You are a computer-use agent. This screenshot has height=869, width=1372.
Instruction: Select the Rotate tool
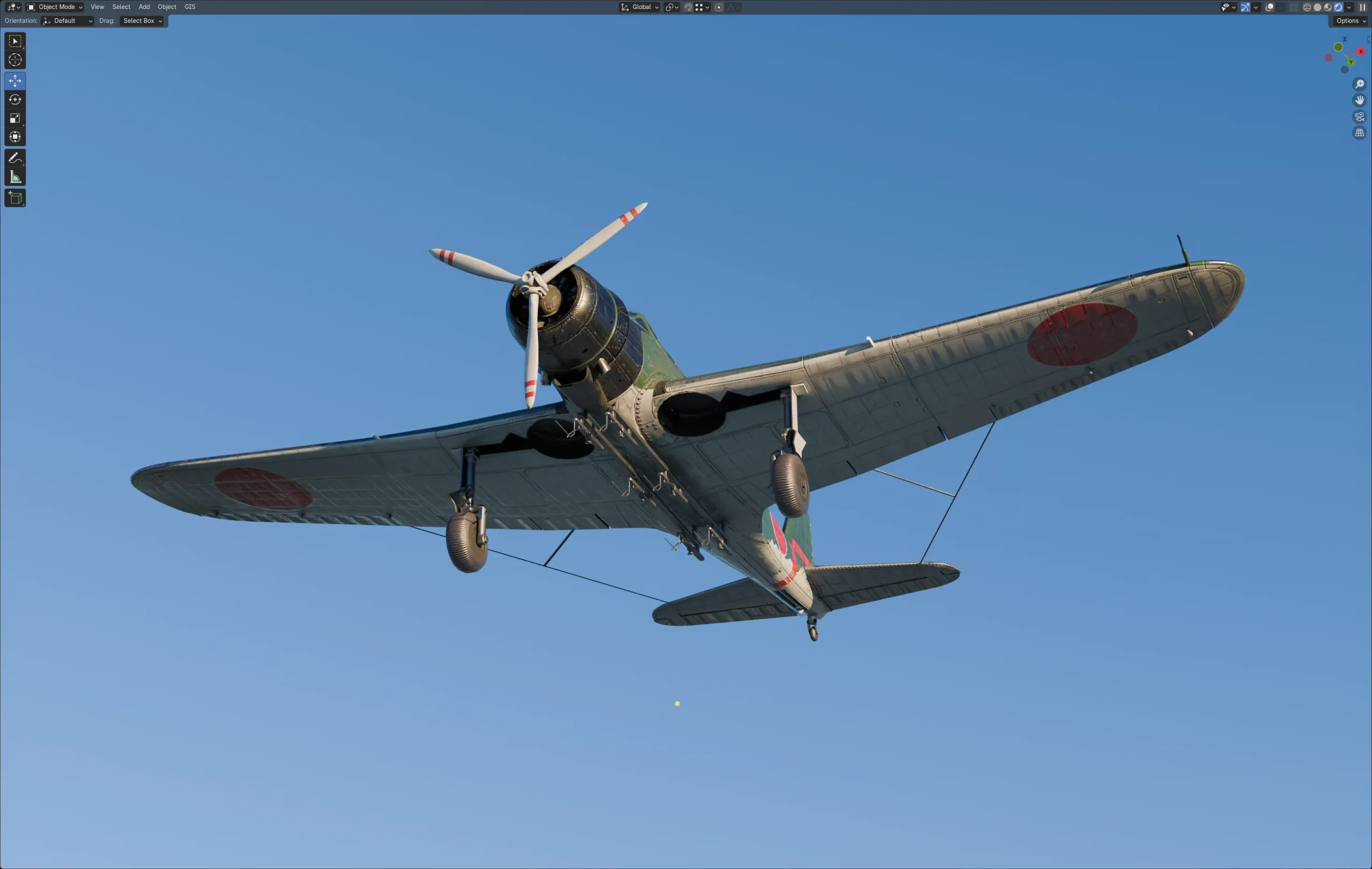[x=15, y=100]
